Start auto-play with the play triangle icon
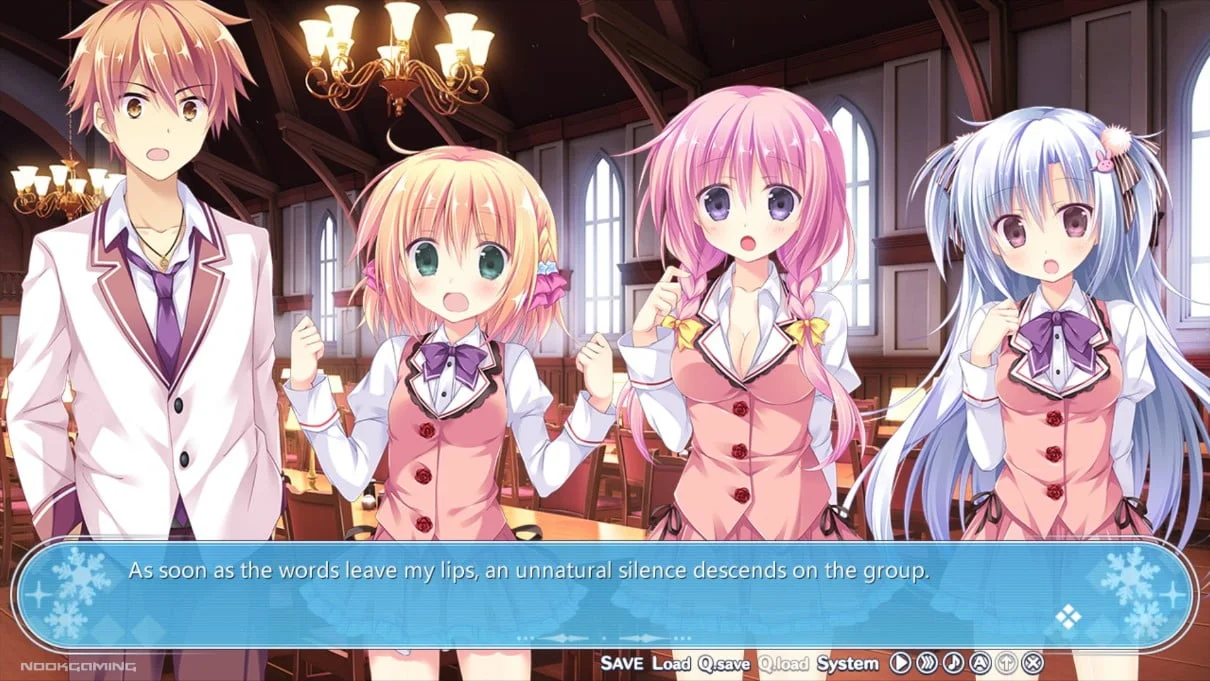Screen dimensions: 1210x681 pos(900,663)
